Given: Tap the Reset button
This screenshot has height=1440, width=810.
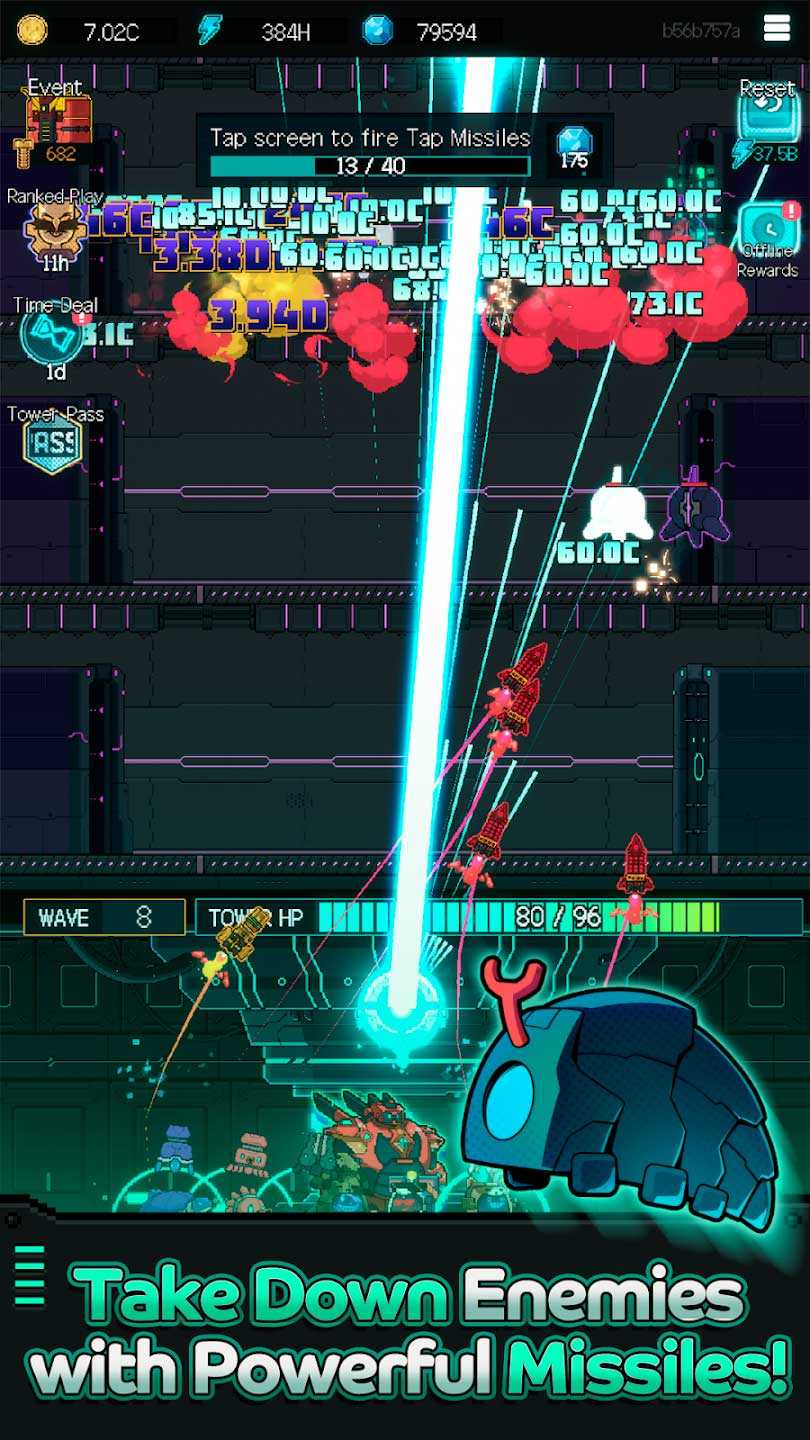Looking at the screenshot, I should 766,120.
